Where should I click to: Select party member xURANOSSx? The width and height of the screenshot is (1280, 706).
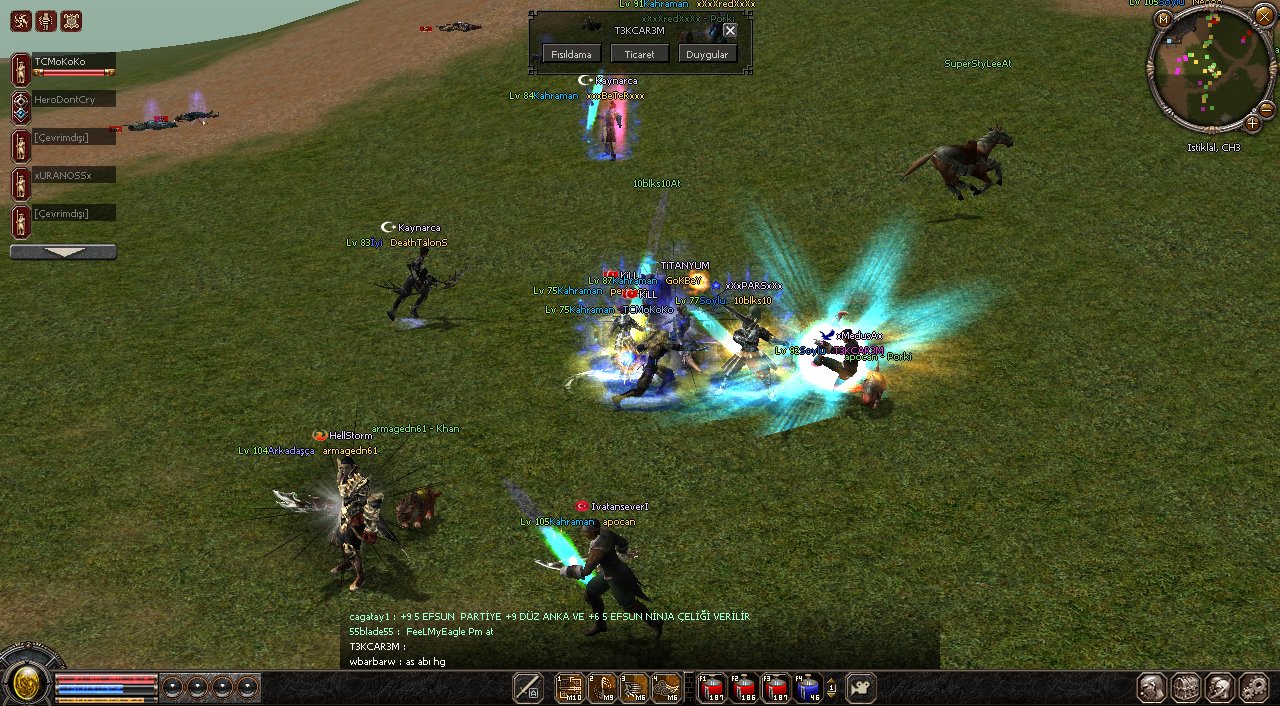73,175
